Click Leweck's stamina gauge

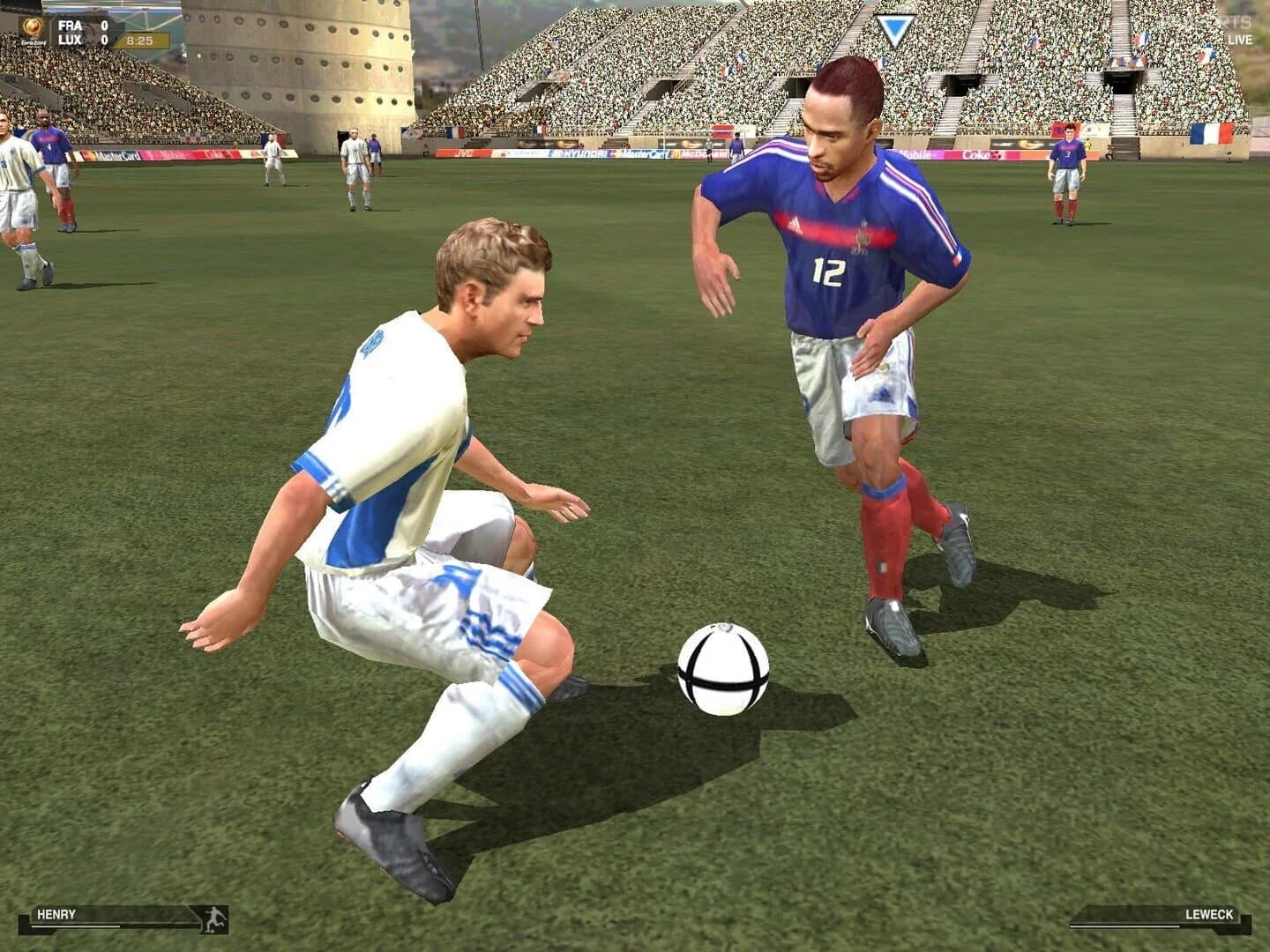coord(1124,926)
